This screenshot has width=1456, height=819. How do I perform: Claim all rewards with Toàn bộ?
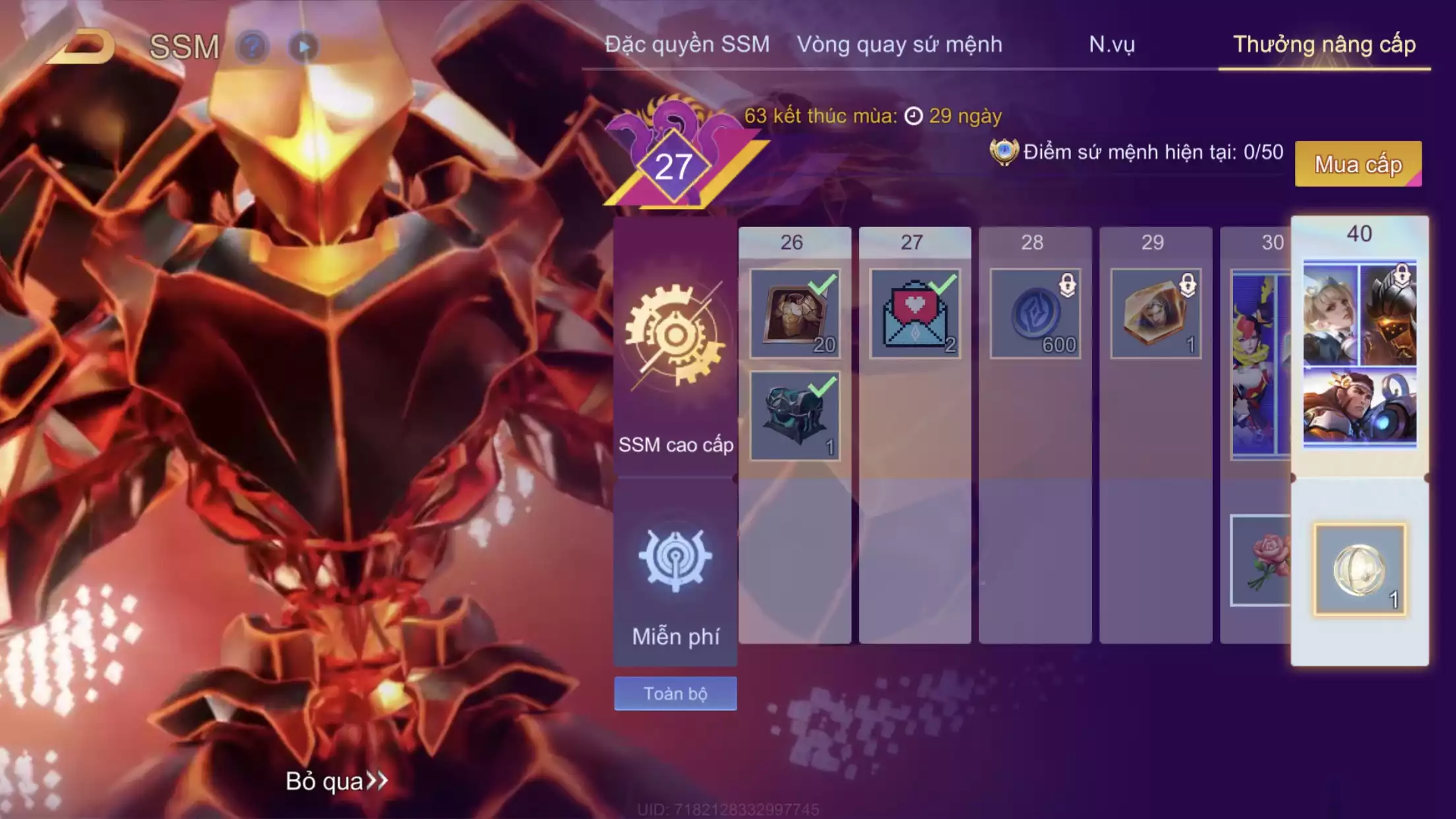pyautogui.click(x=675, y=694)
